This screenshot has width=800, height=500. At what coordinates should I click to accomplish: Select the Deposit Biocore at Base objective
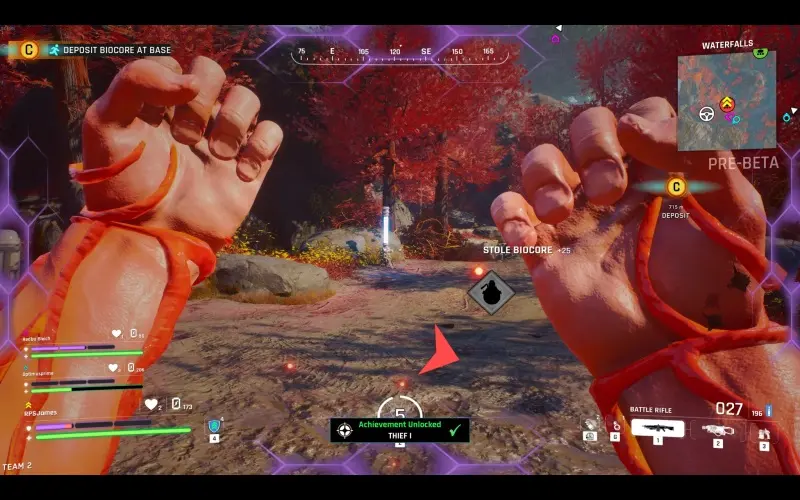(x=106, y=49)
